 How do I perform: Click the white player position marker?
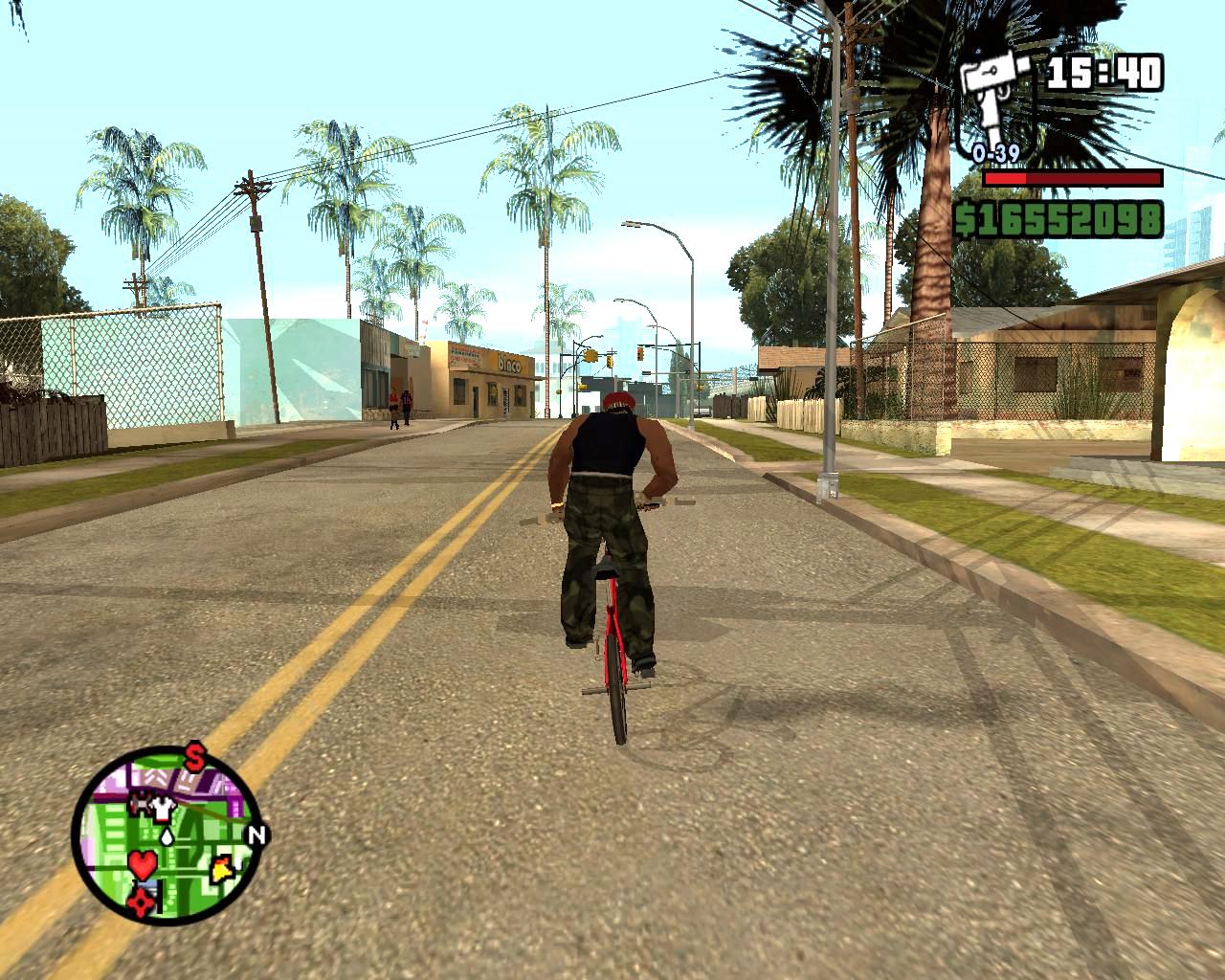coord(168,835)
